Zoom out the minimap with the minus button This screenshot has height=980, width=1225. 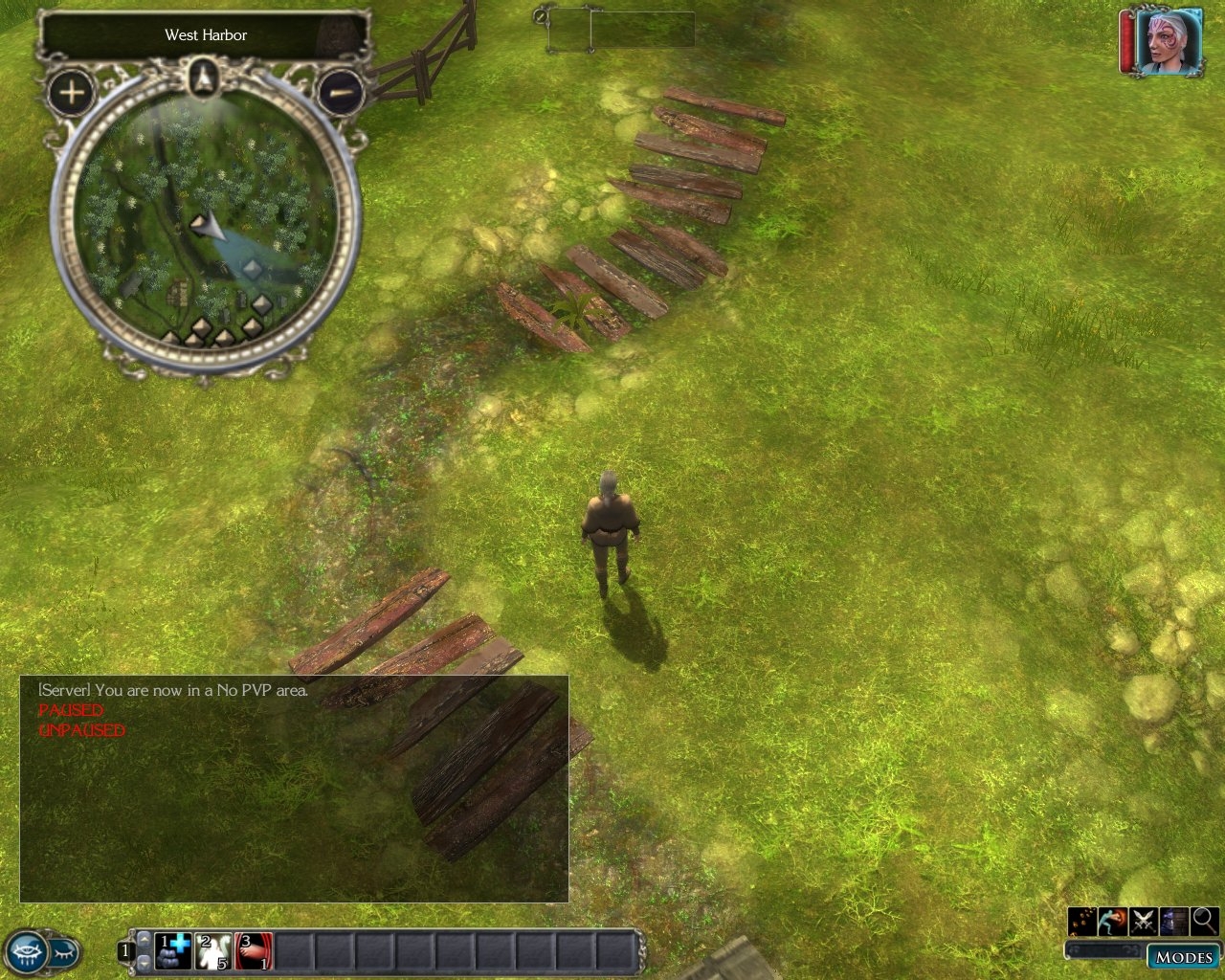340,93
